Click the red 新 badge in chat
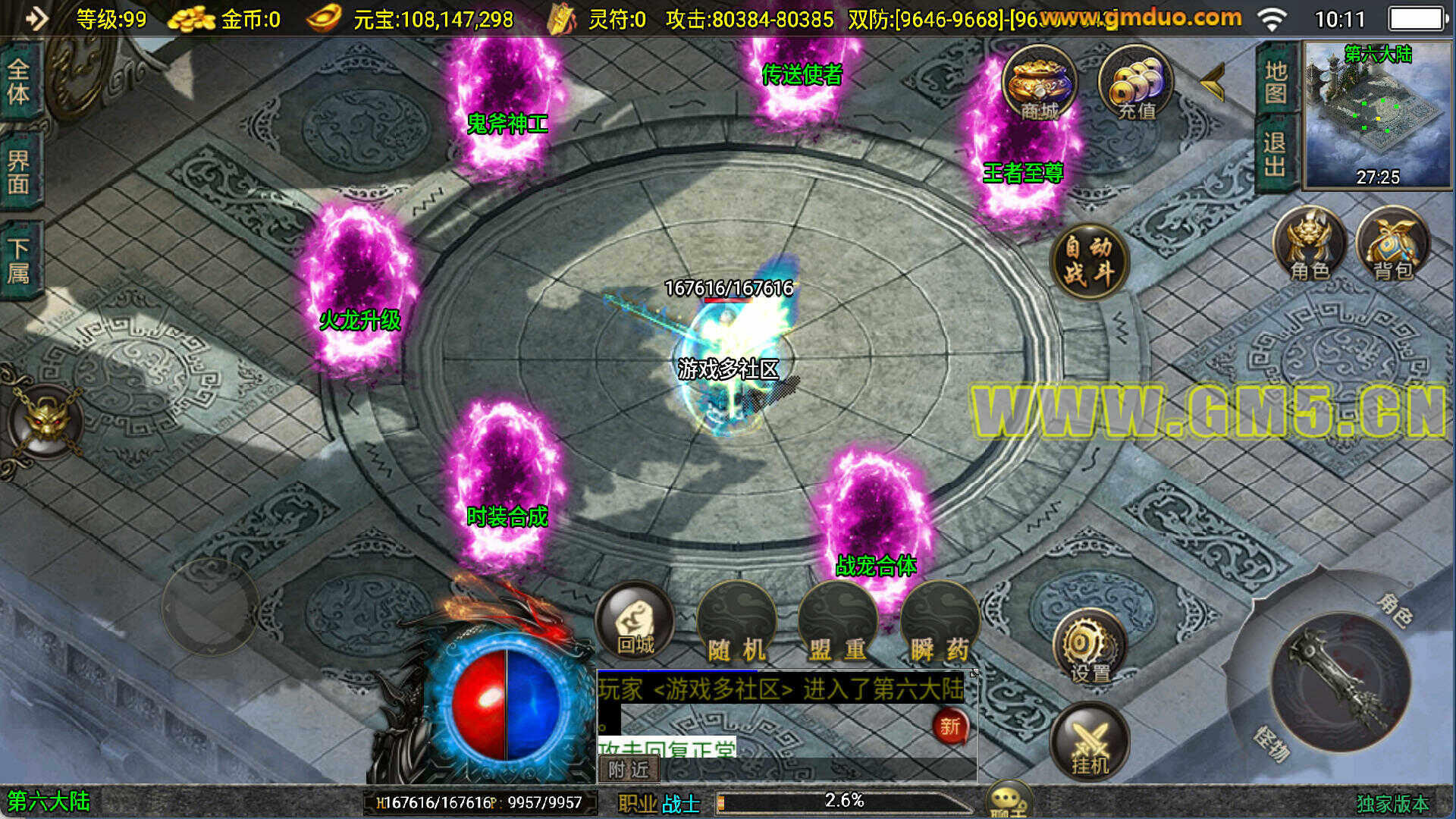Screen dimensions: 1456x819 (x=950, y=726)
